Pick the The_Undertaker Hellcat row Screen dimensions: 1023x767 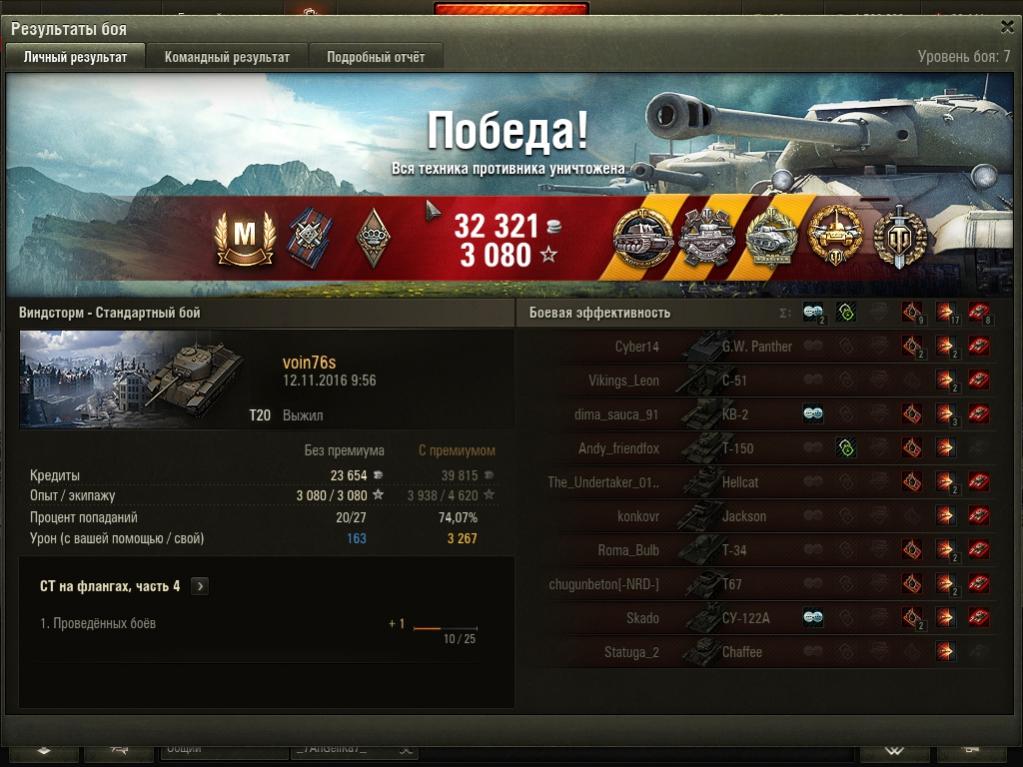click(x=760, y=483)
